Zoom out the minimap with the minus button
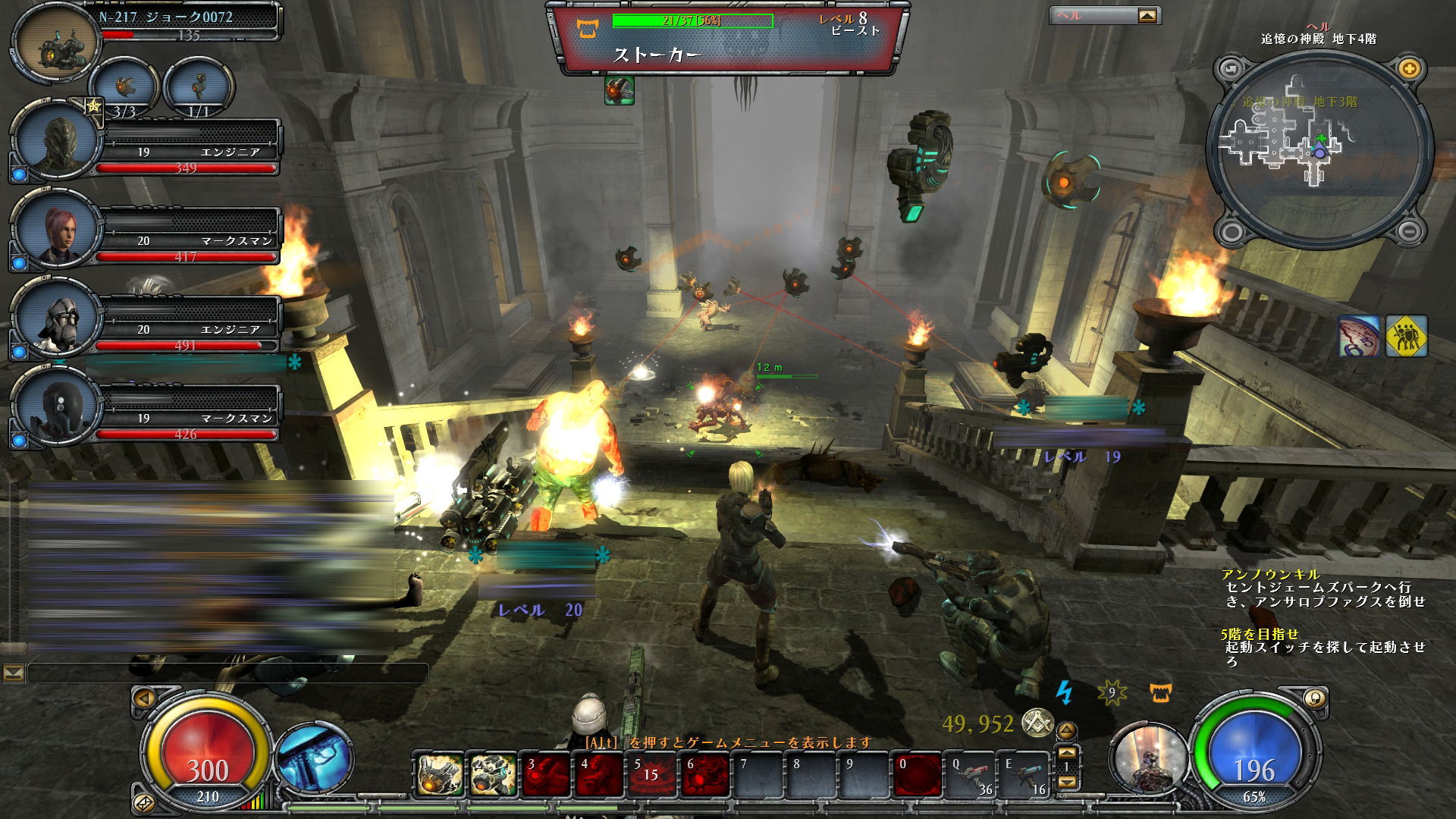The image size is (1456, 819). coord(1409,231)
